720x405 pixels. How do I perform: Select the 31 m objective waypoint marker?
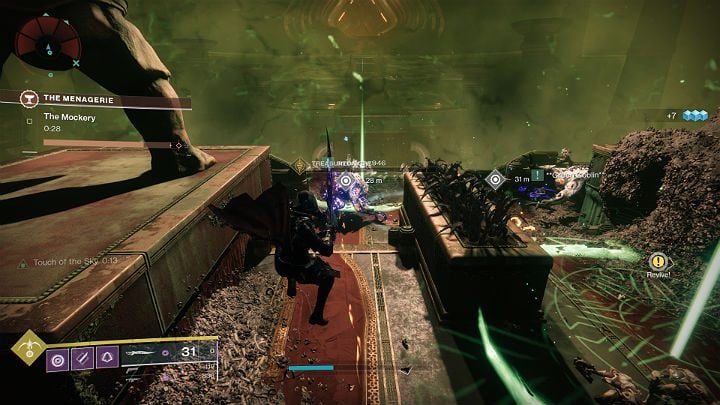pyautogui.click(x=494, y=179)
